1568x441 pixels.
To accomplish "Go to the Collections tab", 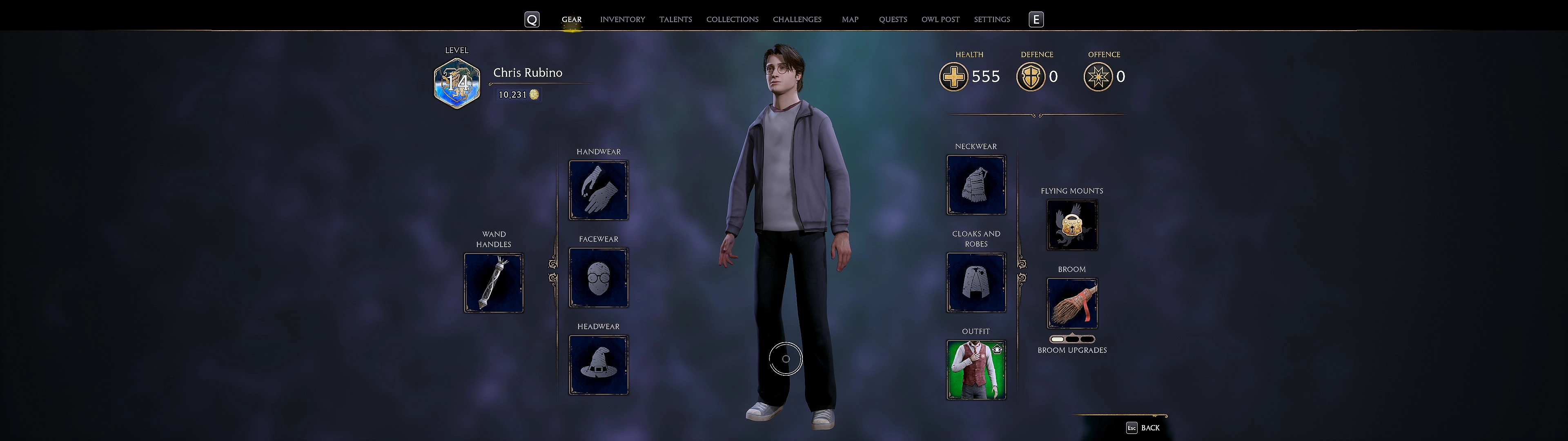I will (732, 20).
